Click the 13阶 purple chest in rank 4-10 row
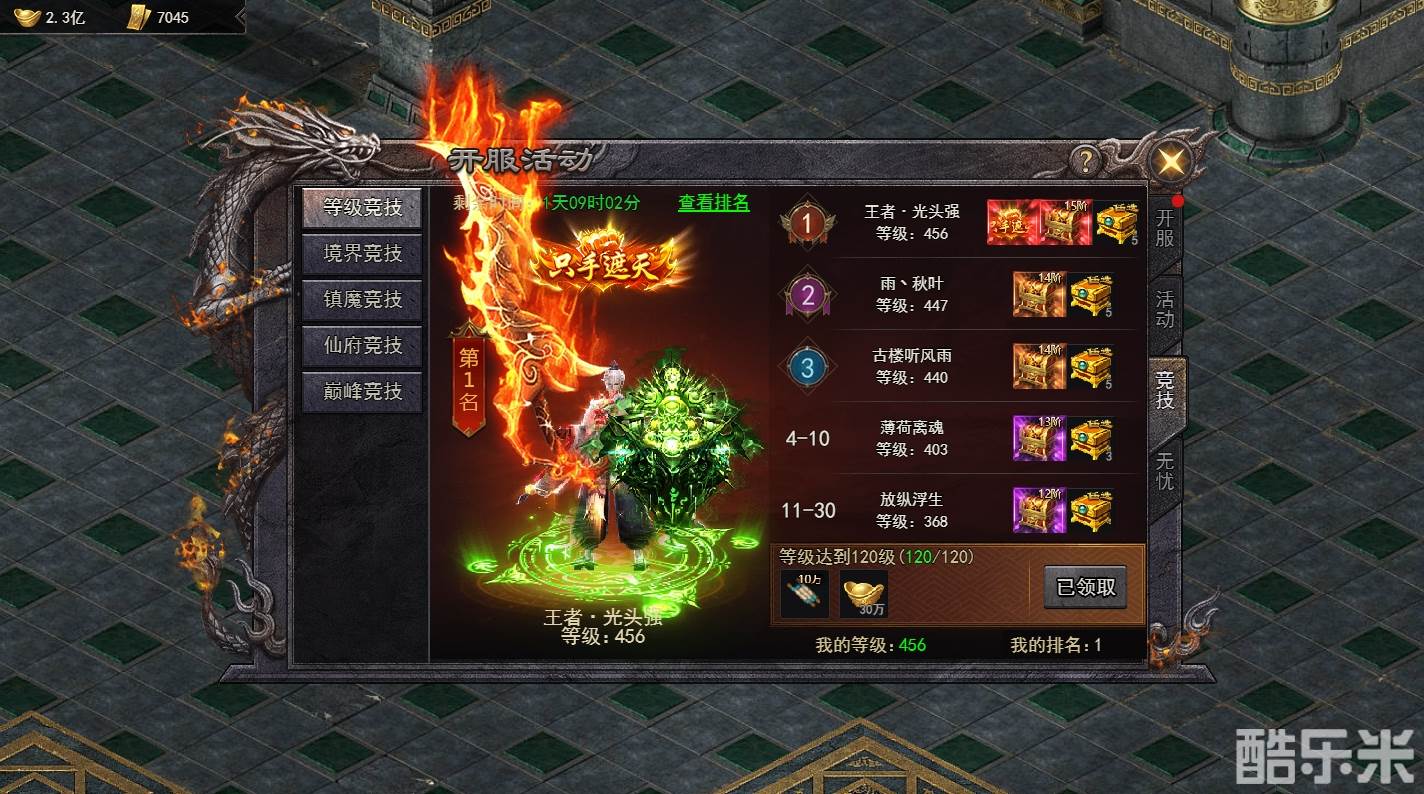The width and height of the screenshot is (1424, 794). [1037, 437]
